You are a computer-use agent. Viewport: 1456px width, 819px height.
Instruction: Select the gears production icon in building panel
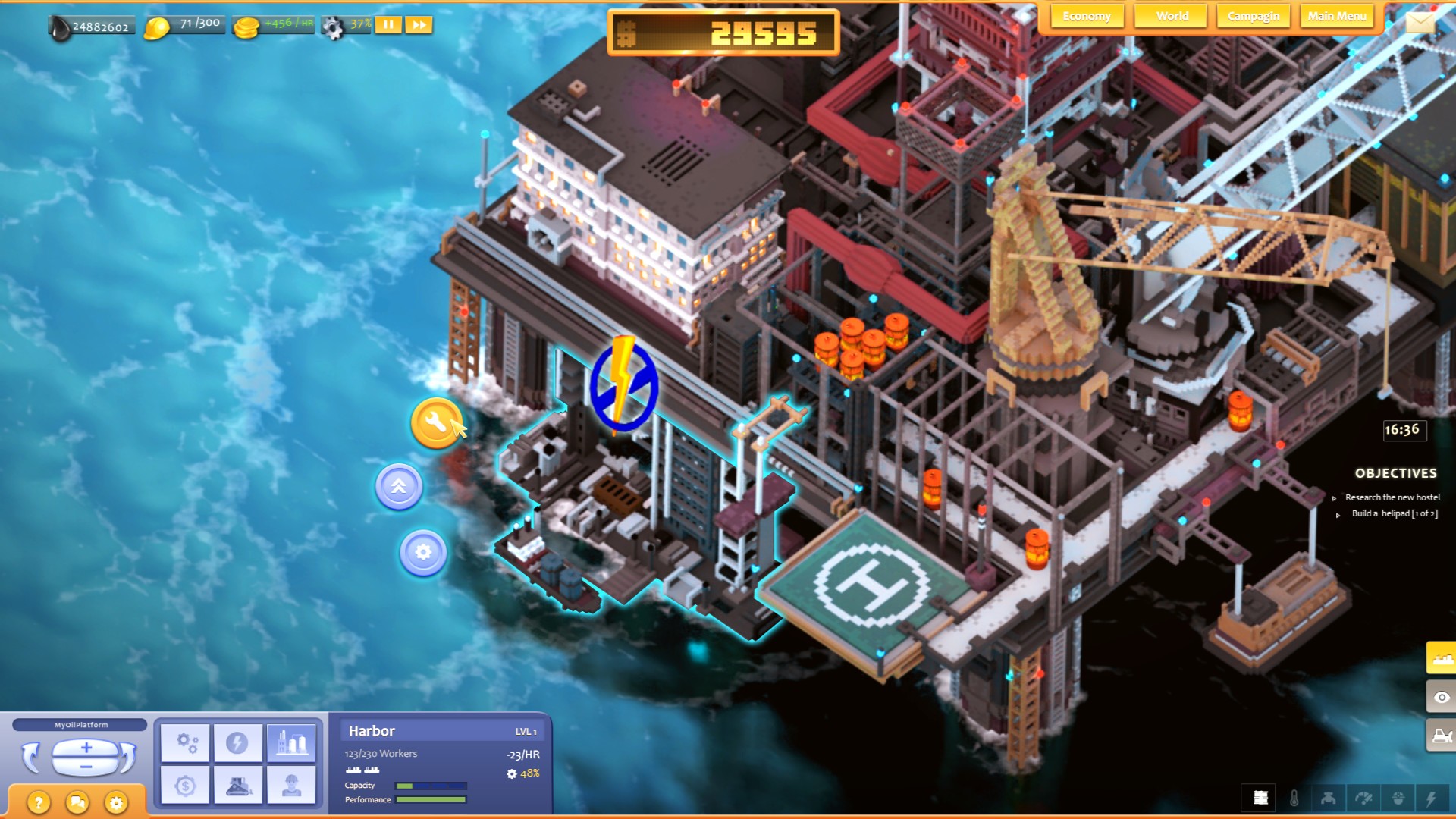(185, 743)
